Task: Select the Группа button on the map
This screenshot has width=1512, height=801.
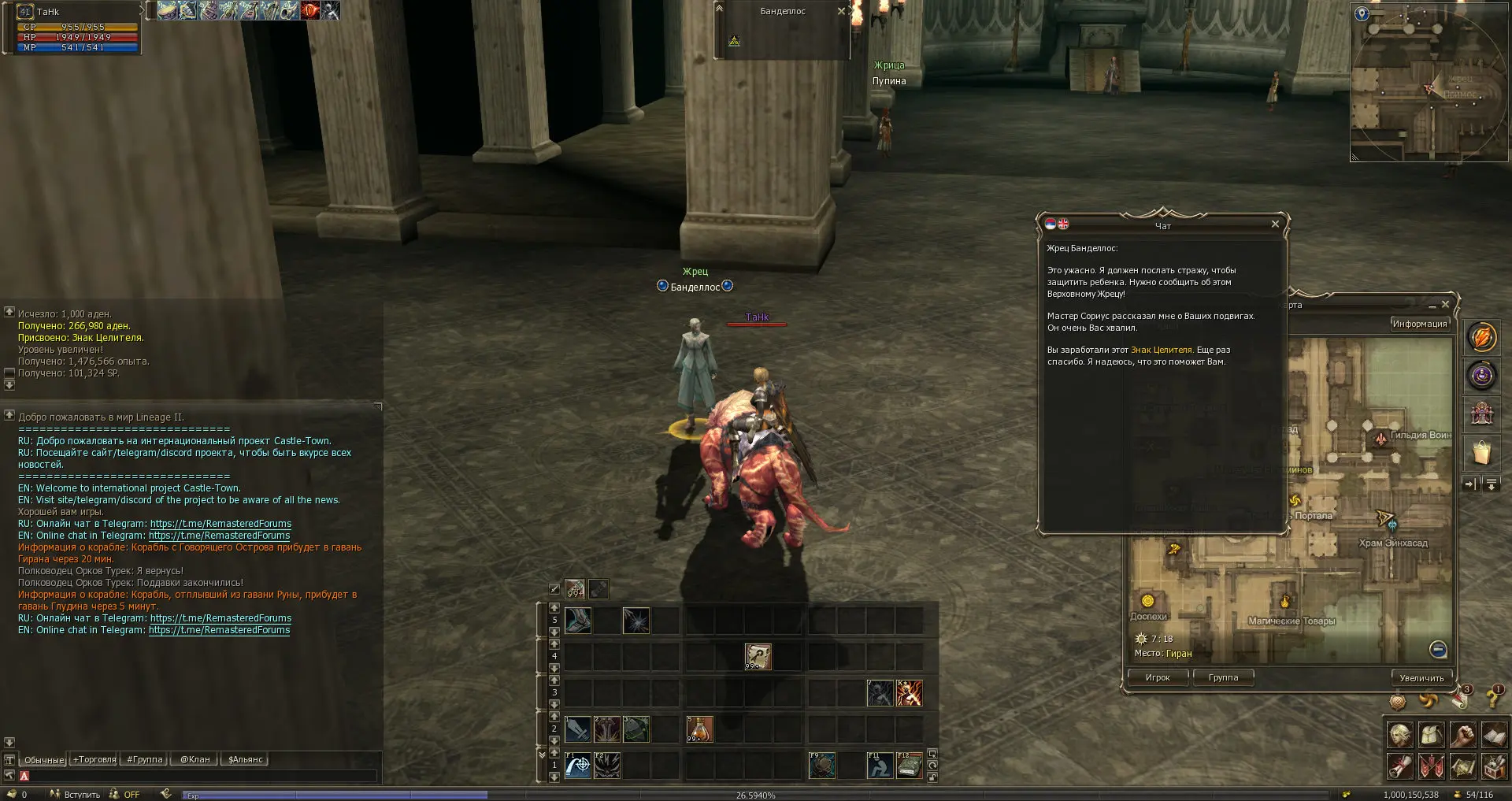Action: (1223, 677)
